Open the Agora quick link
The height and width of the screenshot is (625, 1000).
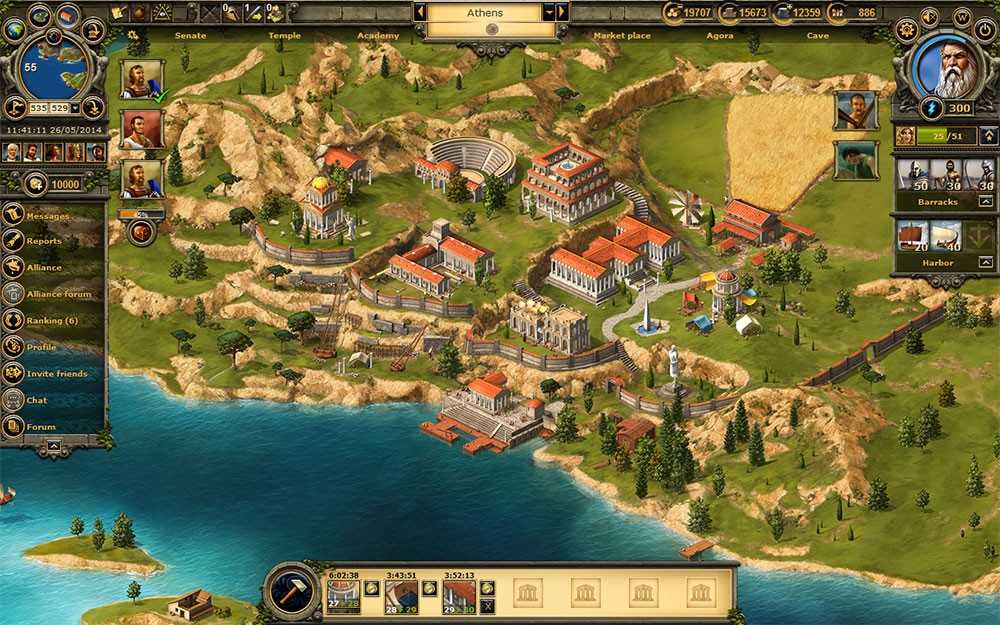(x=720, y=36)
